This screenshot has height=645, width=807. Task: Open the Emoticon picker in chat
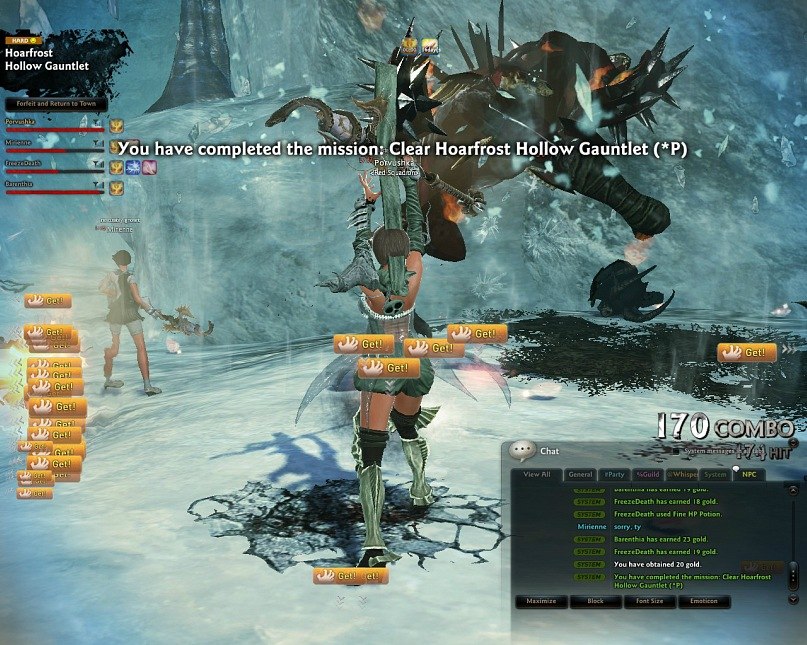(x=703, y=601)
